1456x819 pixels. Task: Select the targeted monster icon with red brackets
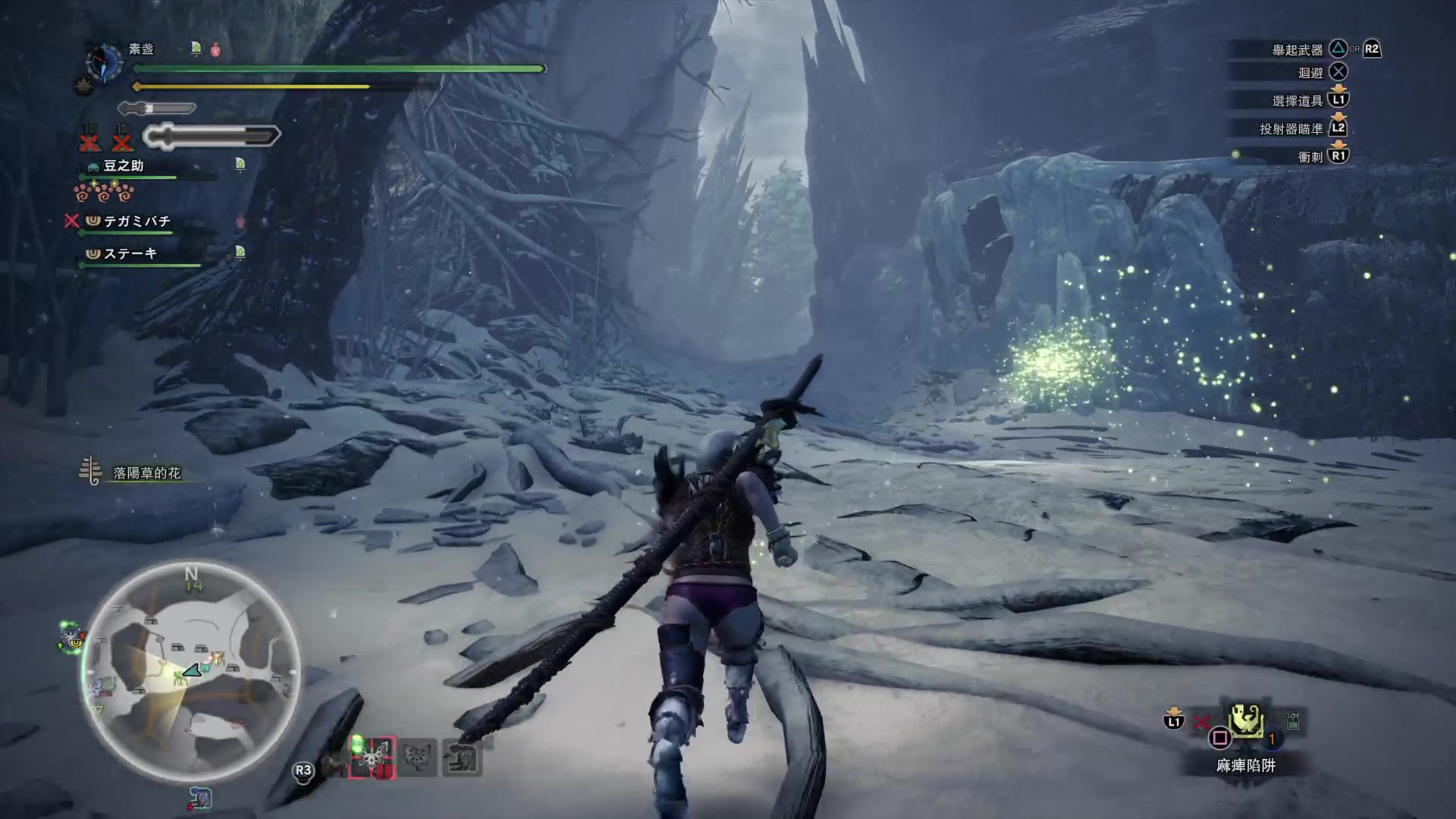click(x=372, y=758)
